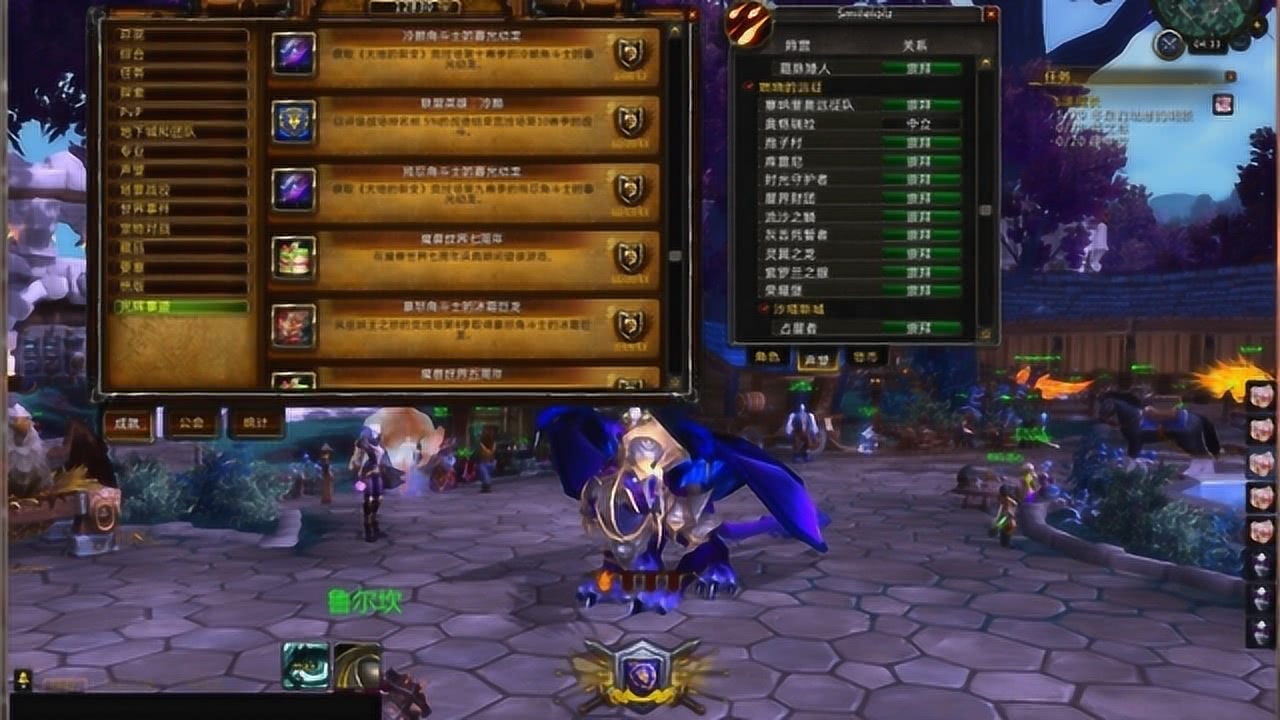Switch to the 角色 character tab
Image resolution: width=1280 pixels, height=720 pixels.
pyautogui.click(x=768, y=356)
